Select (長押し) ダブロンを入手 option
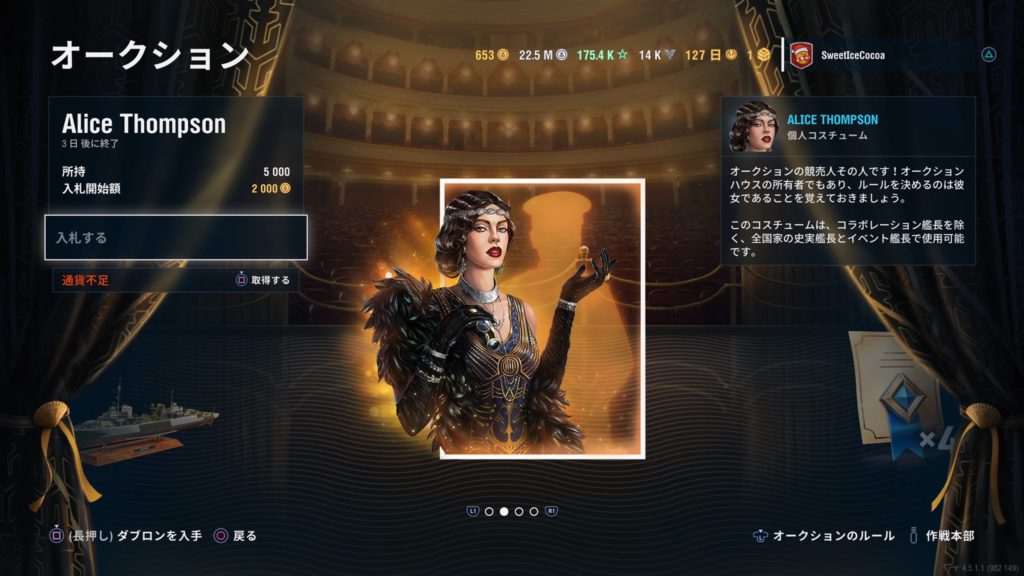Image resolution: width=1024 pixels, height=576 pixels. [x=127, y=536]
